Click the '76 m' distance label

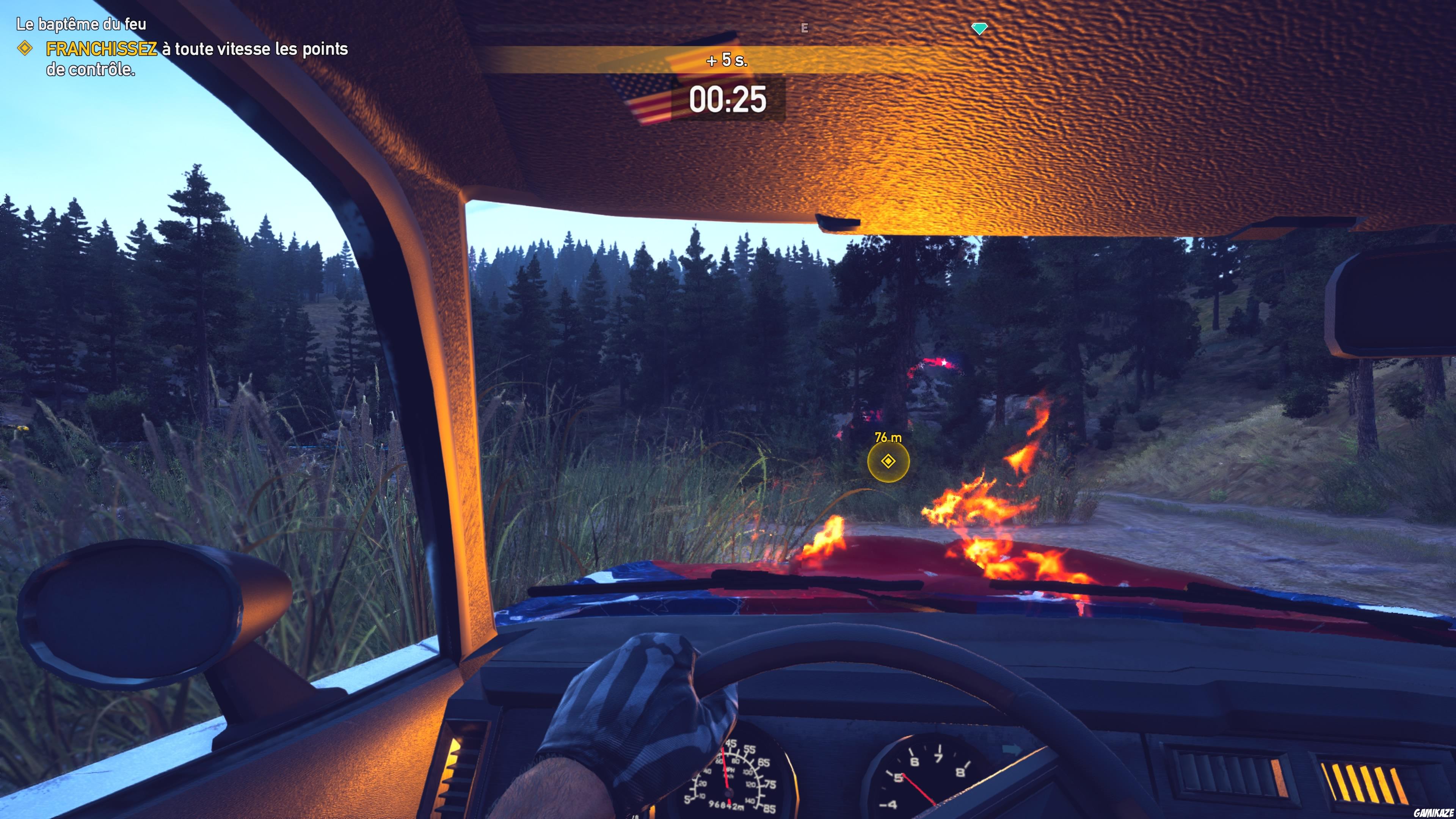click(888, 438)
